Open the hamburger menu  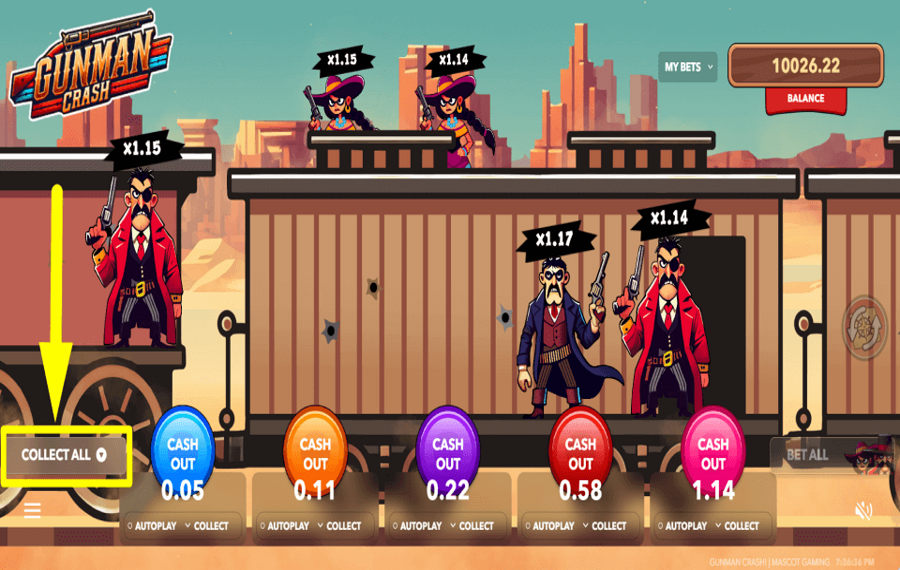(32, 511)
